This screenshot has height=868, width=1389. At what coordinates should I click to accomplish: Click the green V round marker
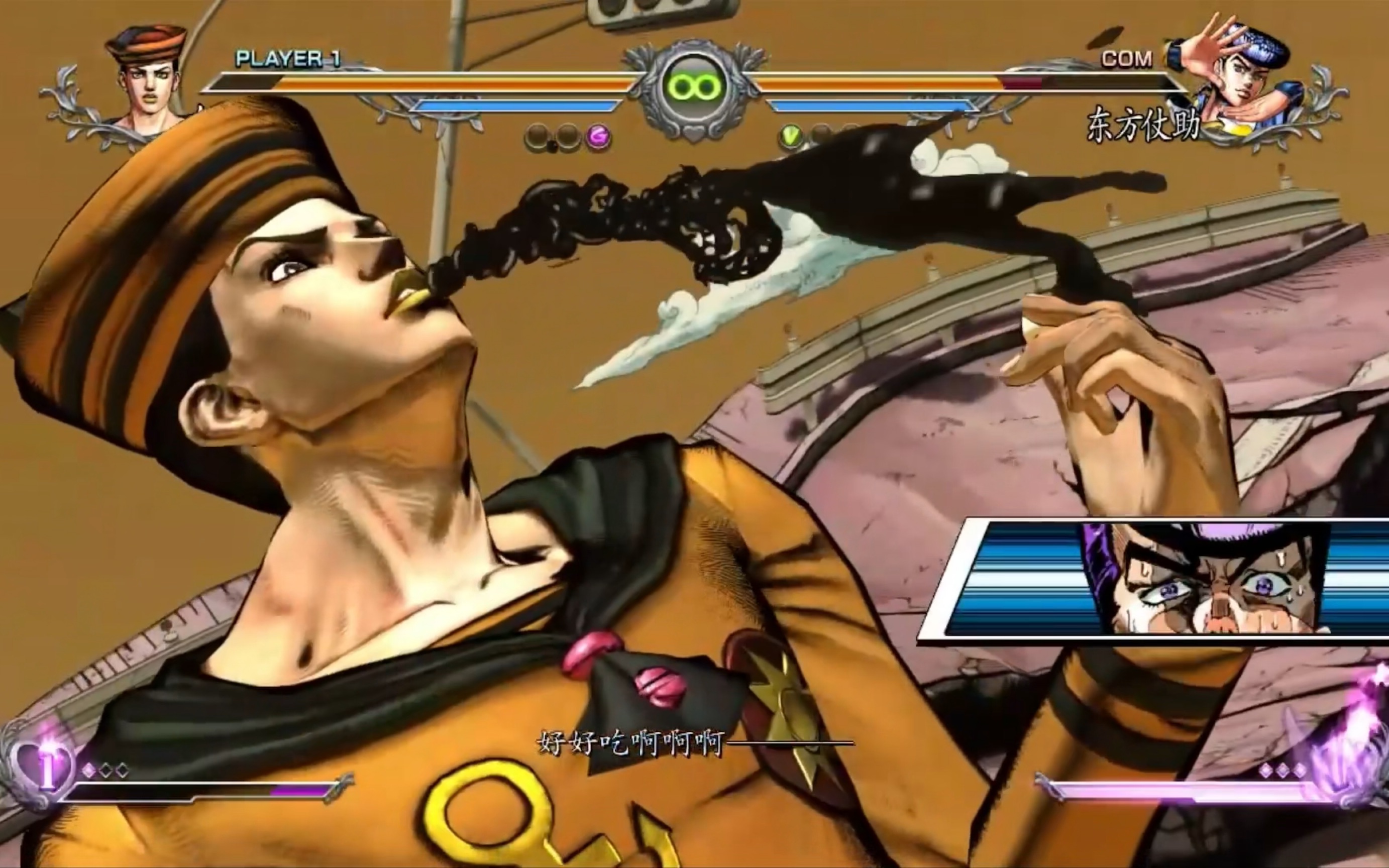(x=792, y=137)
